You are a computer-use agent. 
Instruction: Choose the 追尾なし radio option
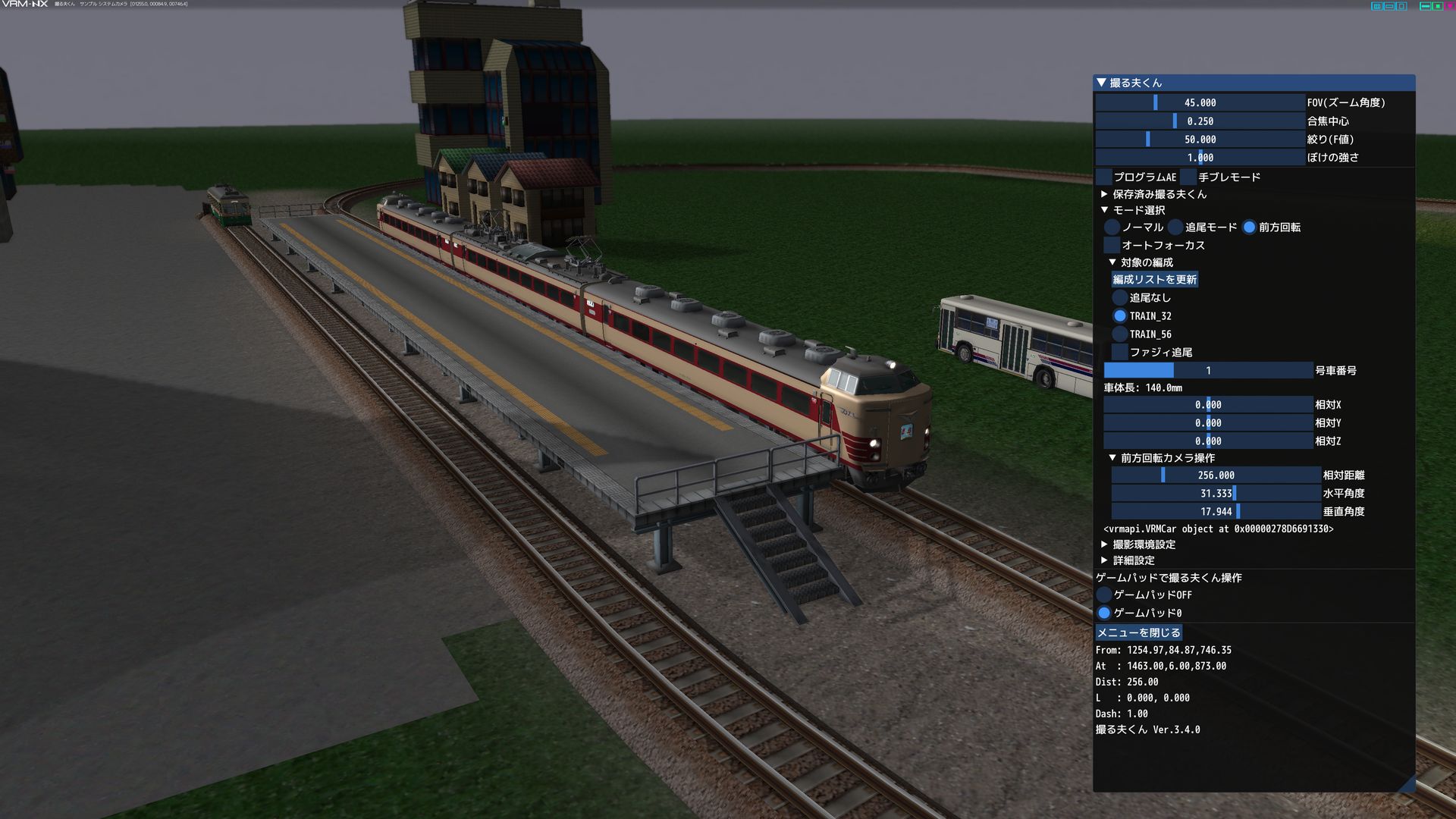(x=1120, y=298)
